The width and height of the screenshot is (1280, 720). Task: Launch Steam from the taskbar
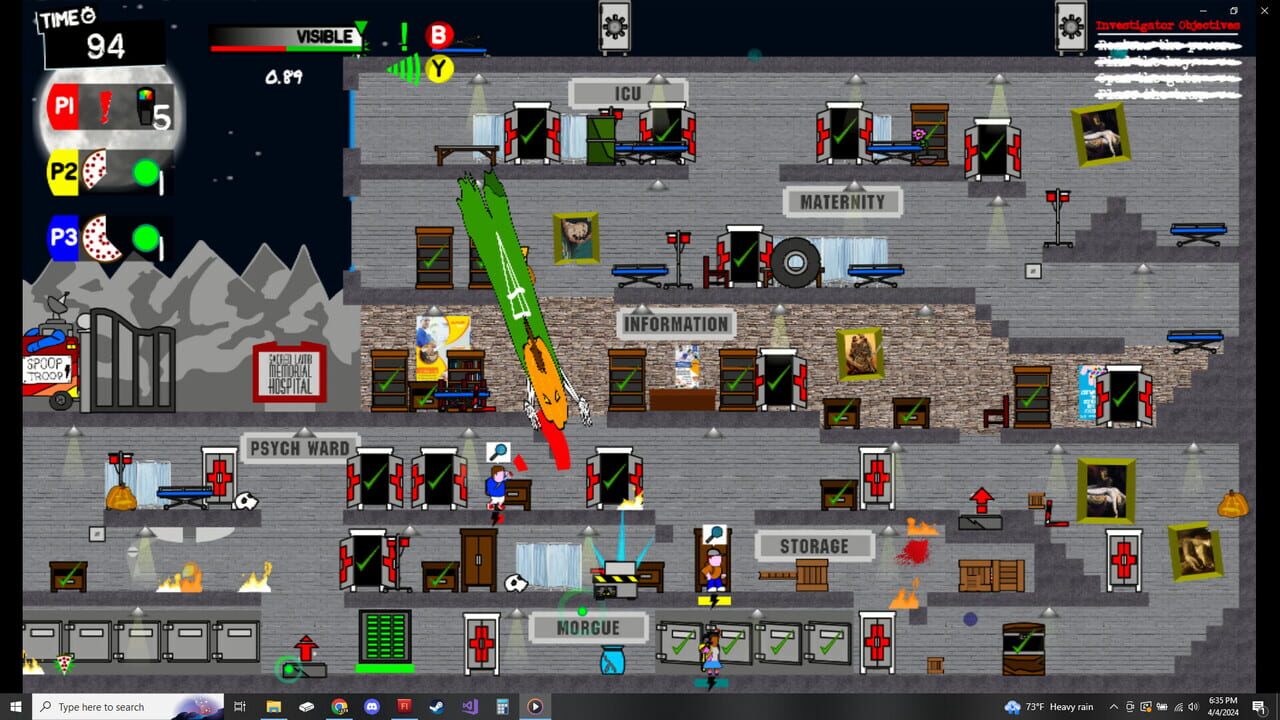pyautogui.click(x=437, y=706)
